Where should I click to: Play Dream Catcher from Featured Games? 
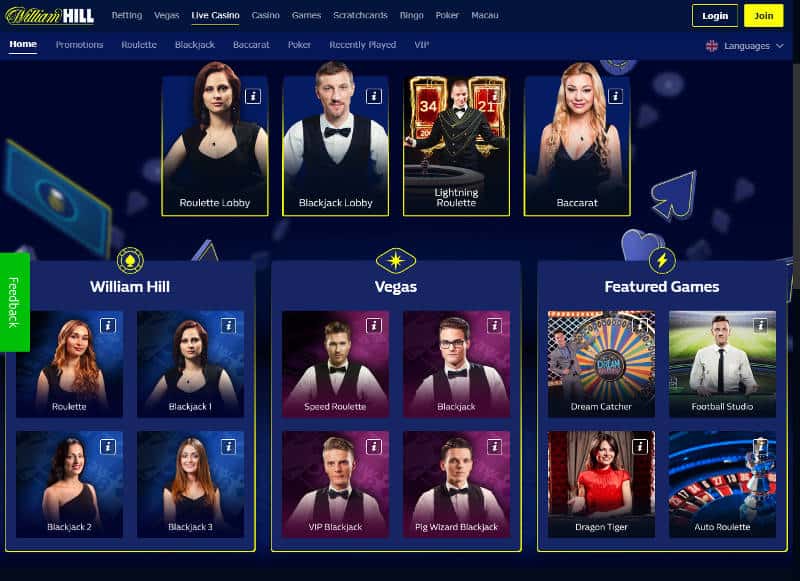pos(601,364)
